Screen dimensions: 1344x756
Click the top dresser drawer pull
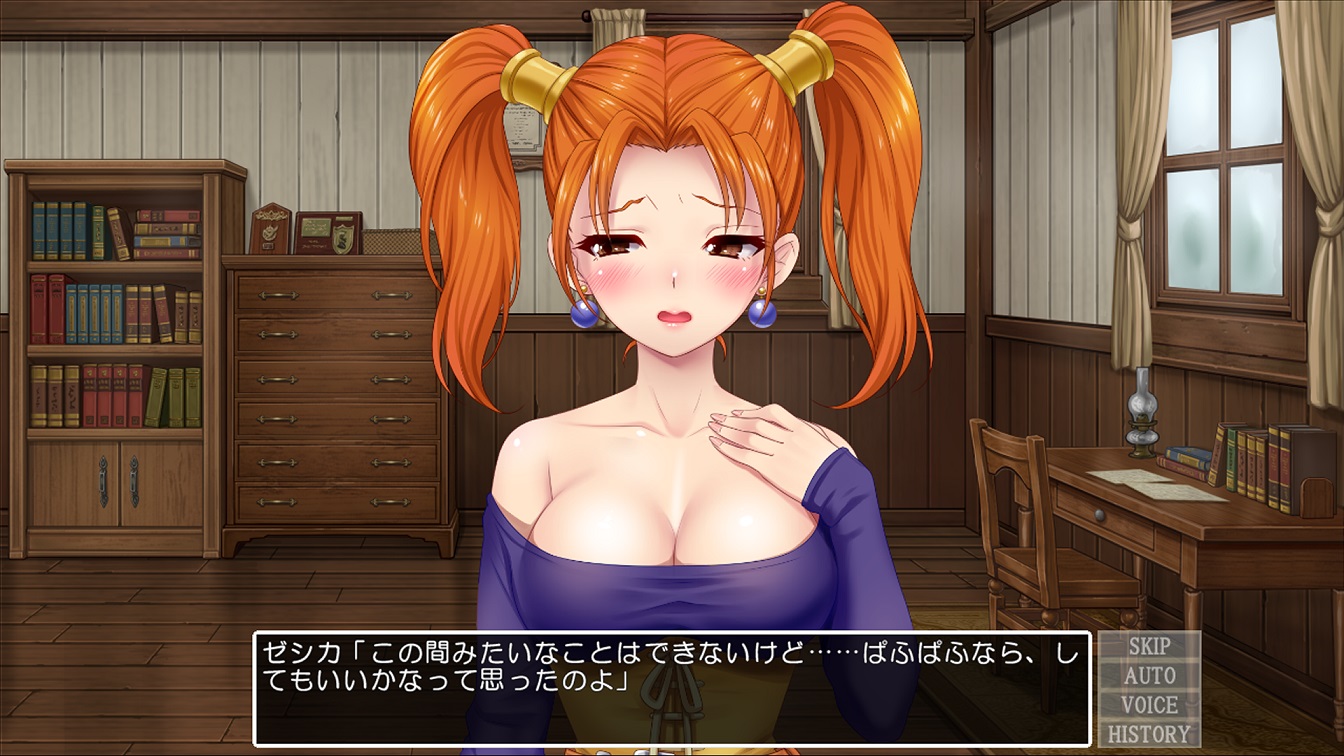[276, 295]
